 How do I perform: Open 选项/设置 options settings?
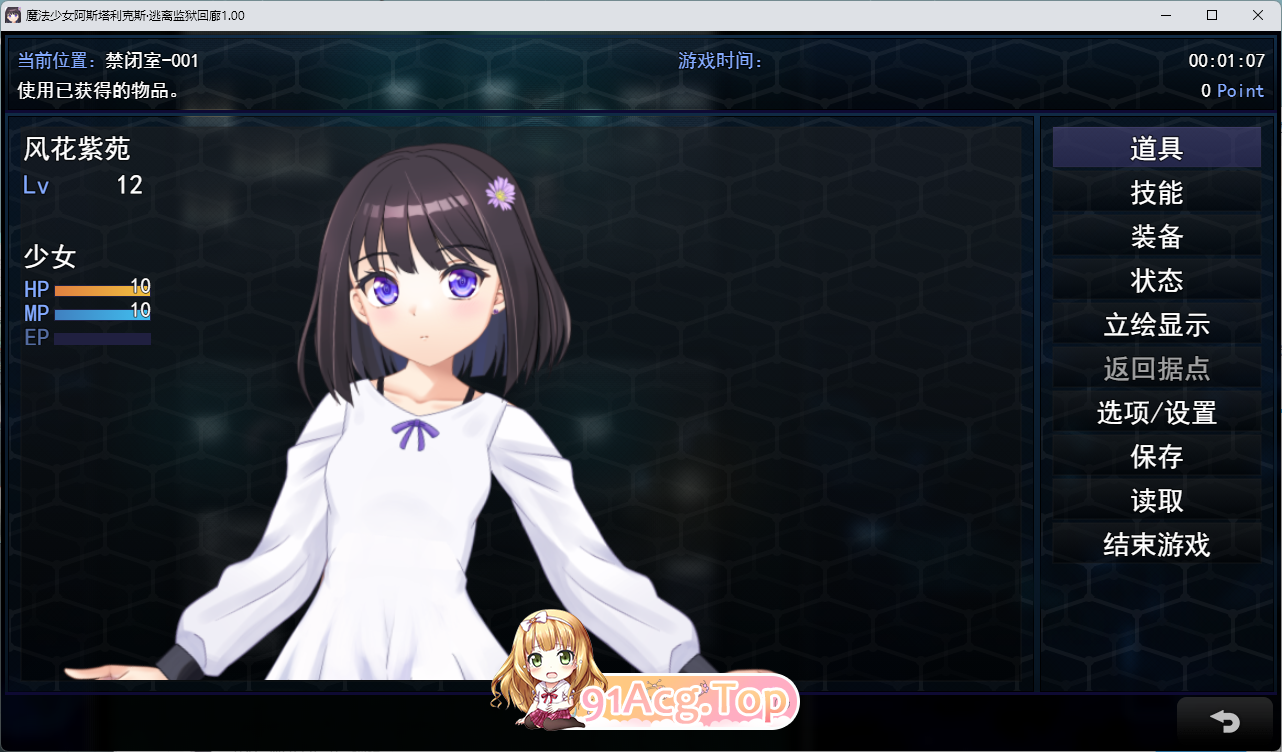coord(1156,412)
